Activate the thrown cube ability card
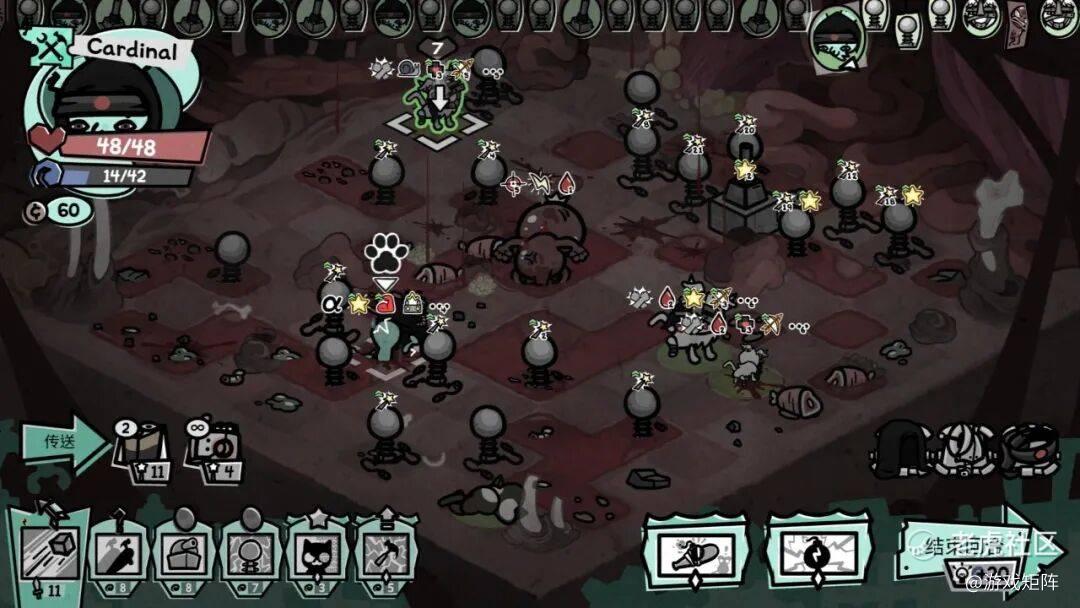The image size is (1080, 608). point(47,554)
